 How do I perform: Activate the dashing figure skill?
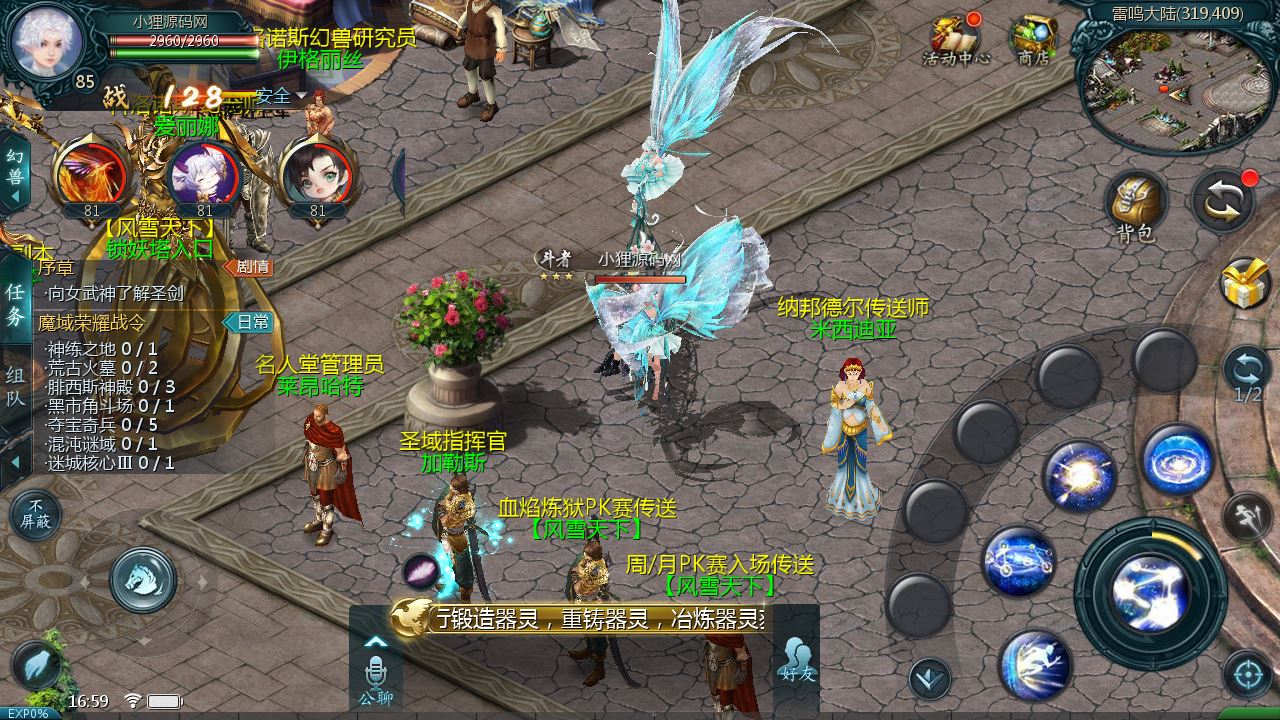(x=1035, y=664)
